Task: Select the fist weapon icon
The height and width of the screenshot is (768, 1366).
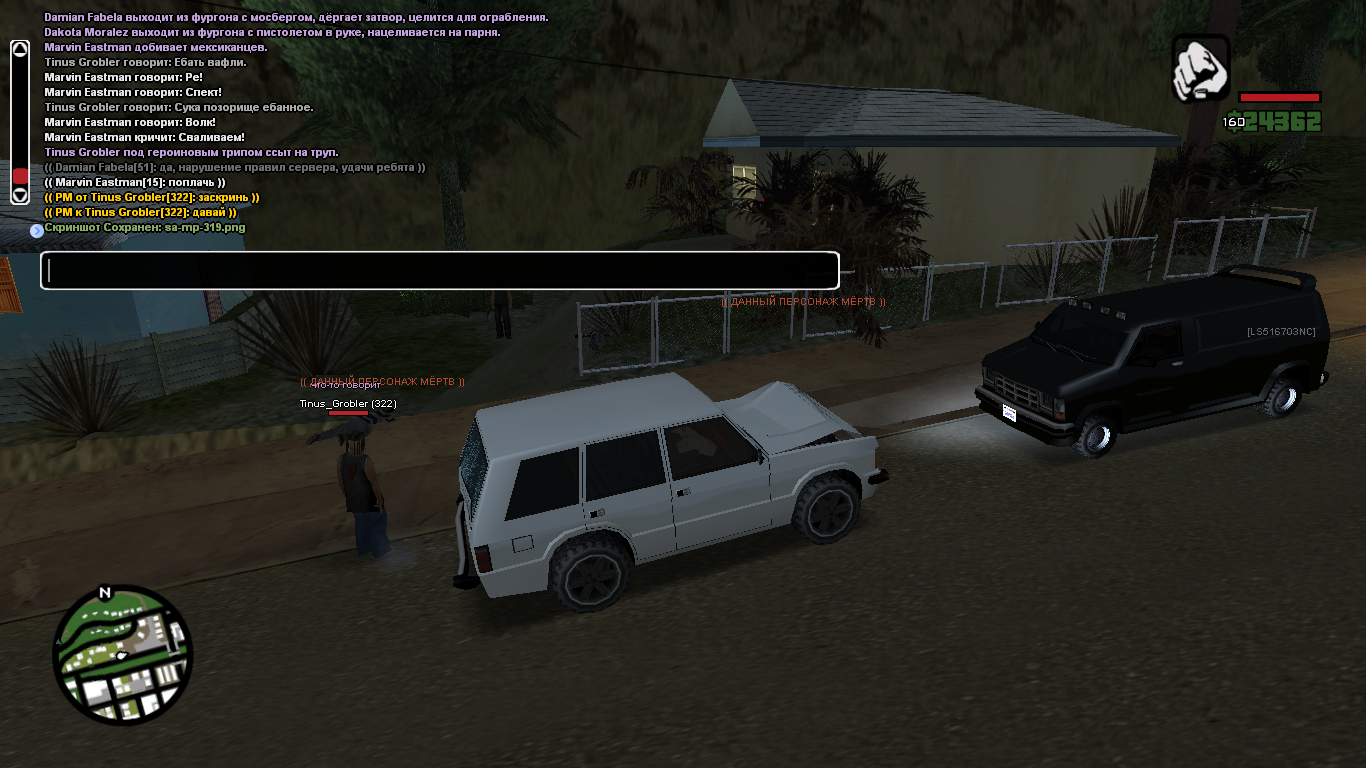Action: [x=1200, y=68]
